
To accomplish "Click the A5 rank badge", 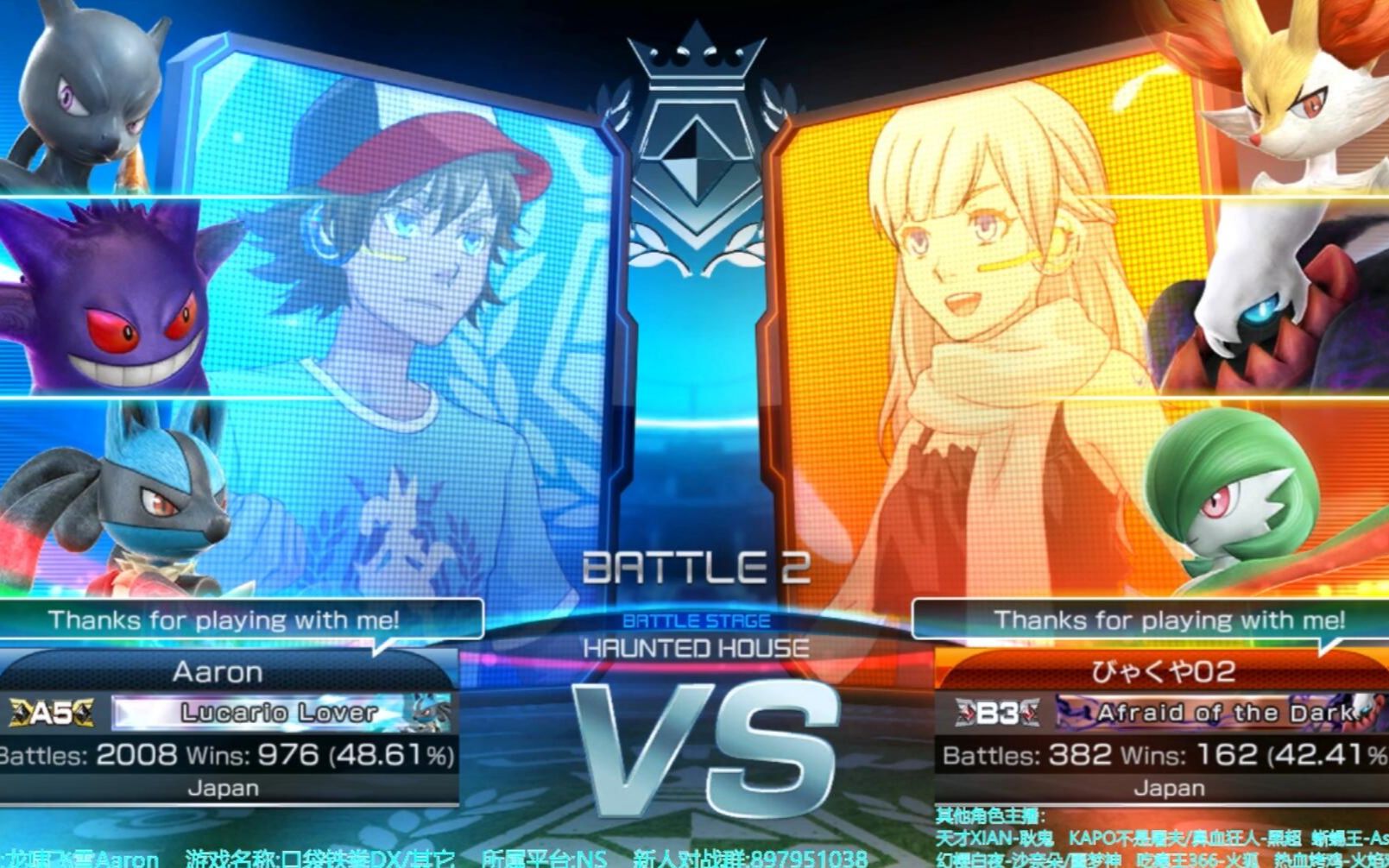I will [x=52, y=713].
